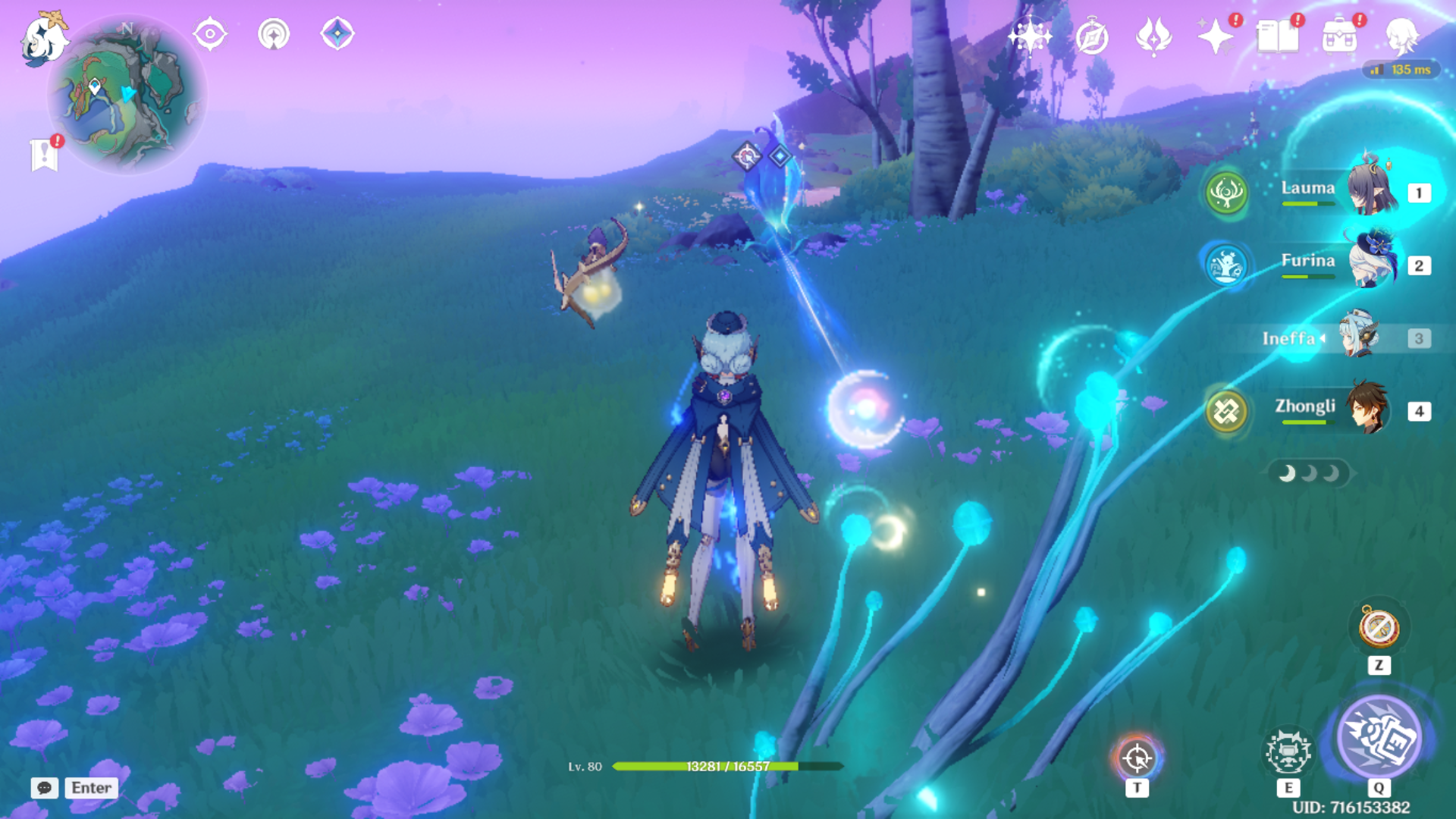Open the Events four-point star icon

1215,36
